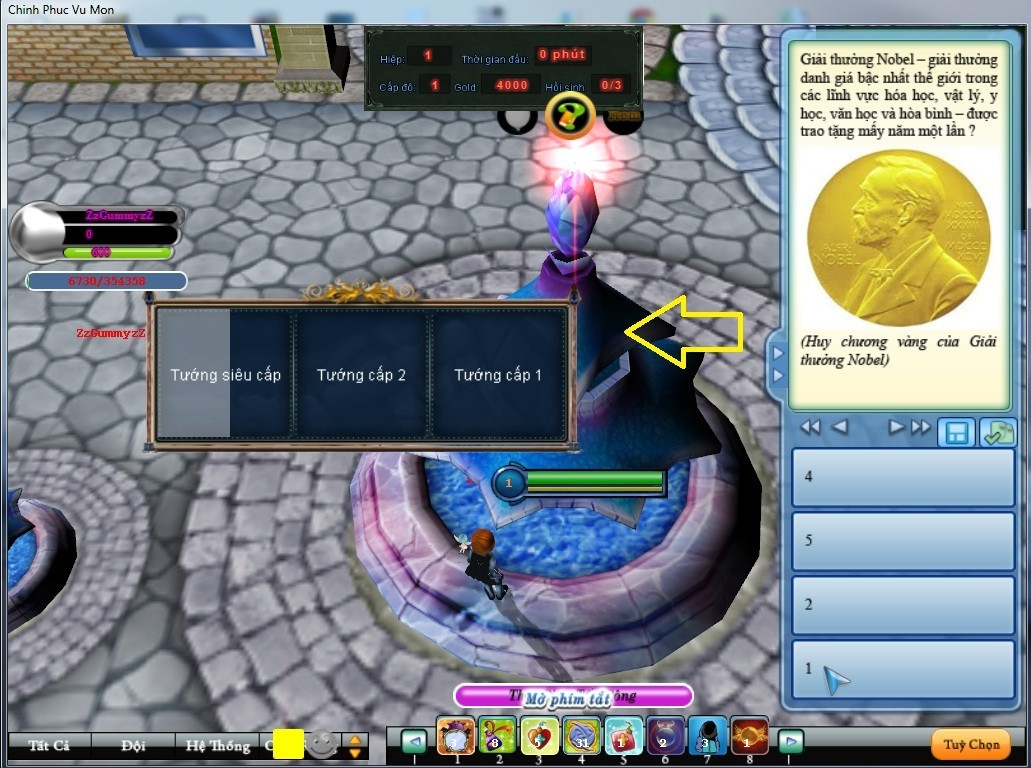Switch chat to the Hệ Thống tab

218,745
